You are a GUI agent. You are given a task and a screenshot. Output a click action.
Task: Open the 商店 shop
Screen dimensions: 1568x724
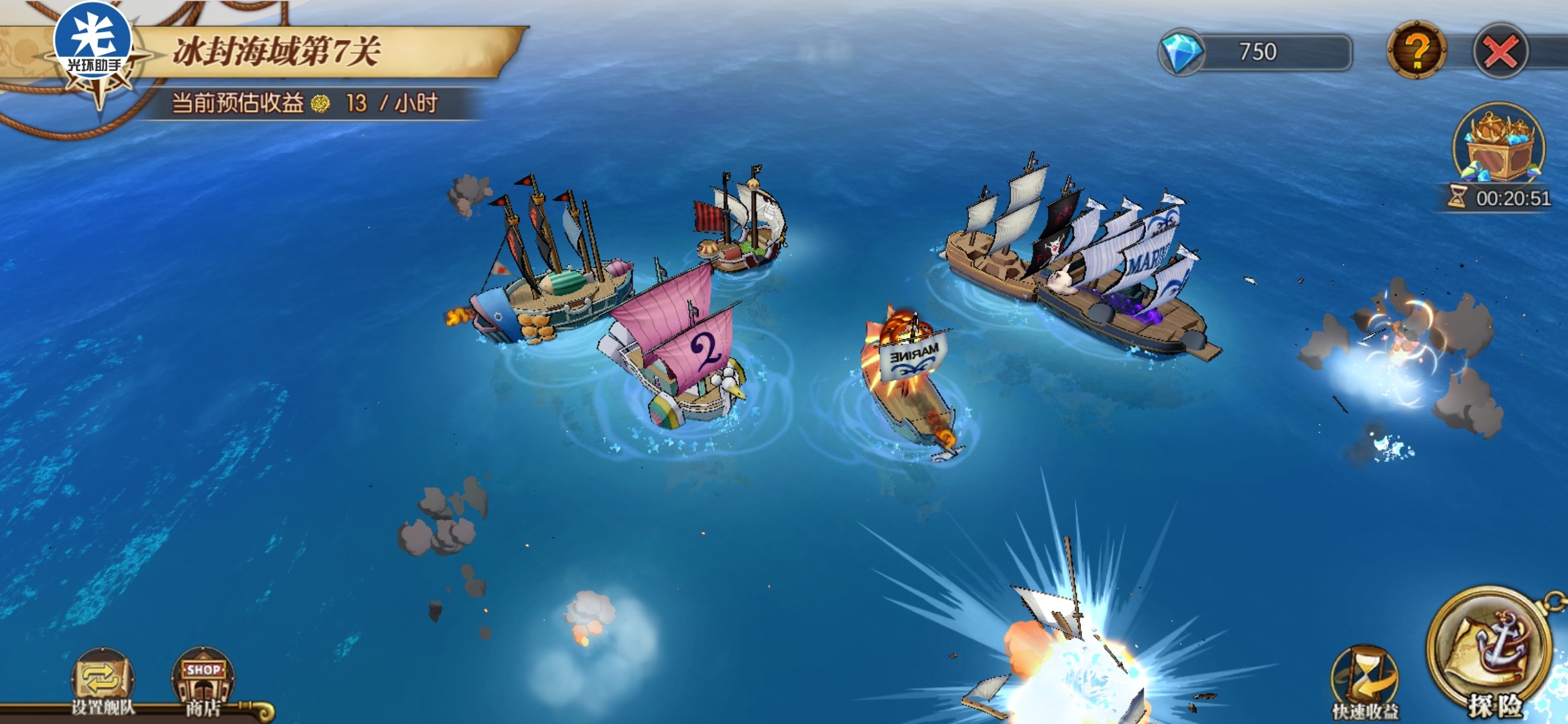click(x=202, y=682)
